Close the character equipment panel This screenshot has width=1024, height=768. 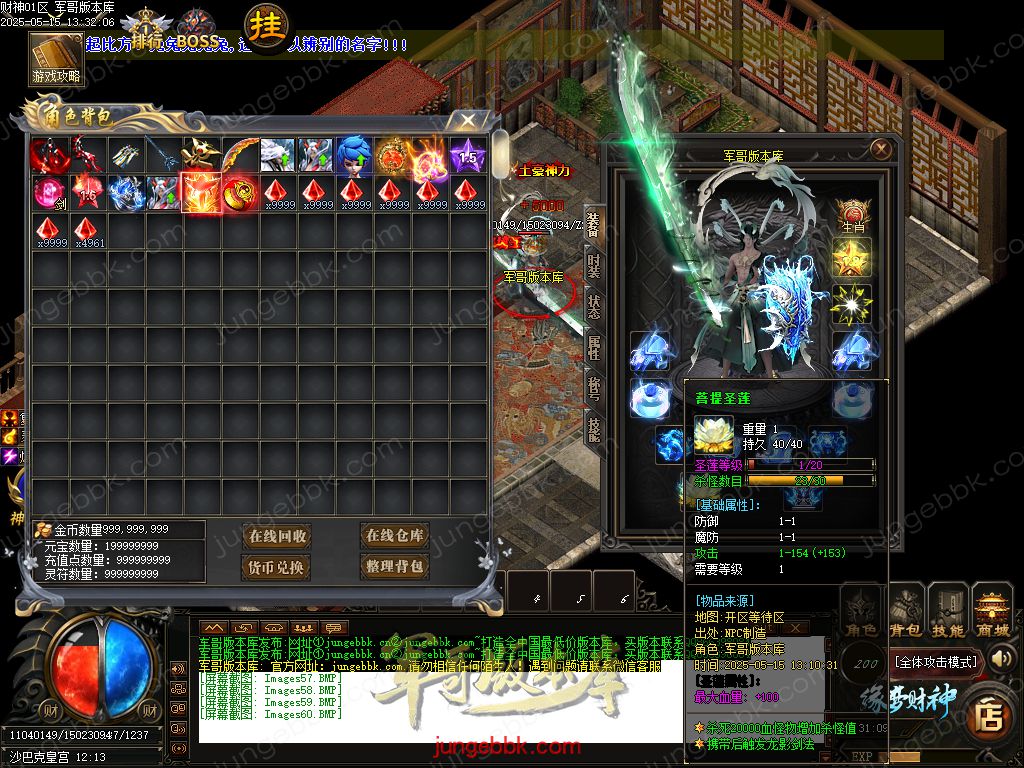tap(880, 149)
